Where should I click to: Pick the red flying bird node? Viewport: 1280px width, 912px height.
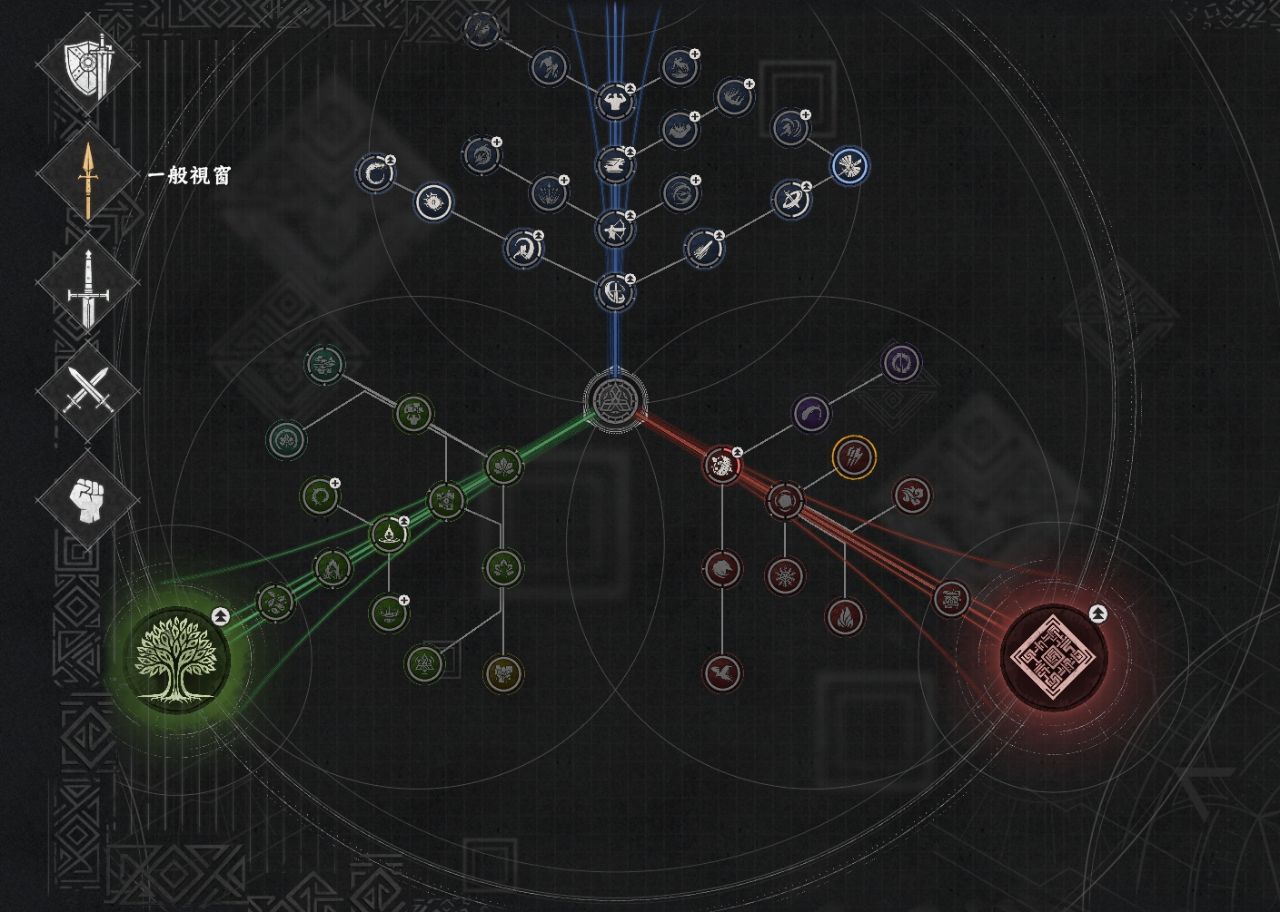tap(721, 671)
